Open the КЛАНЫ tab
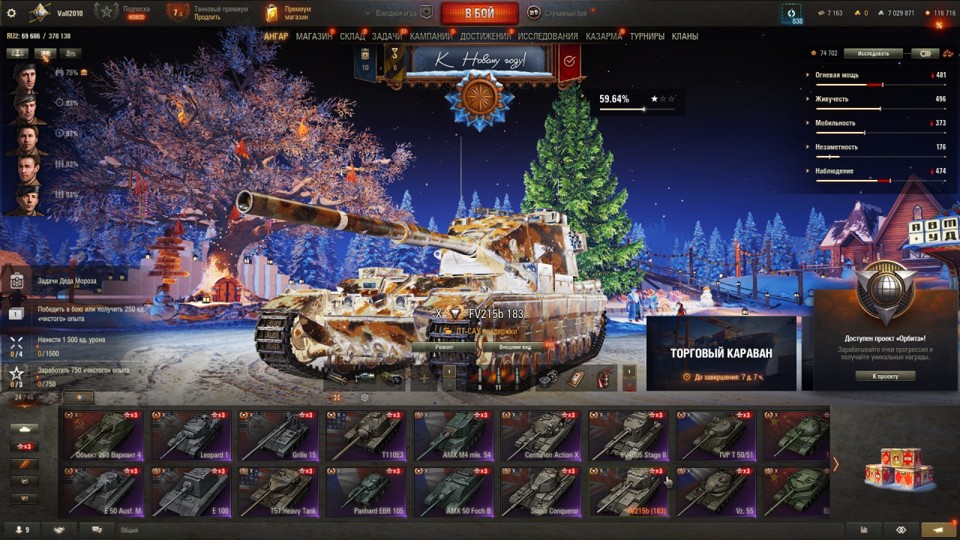The image size is (960, 540). coord(685,36)
